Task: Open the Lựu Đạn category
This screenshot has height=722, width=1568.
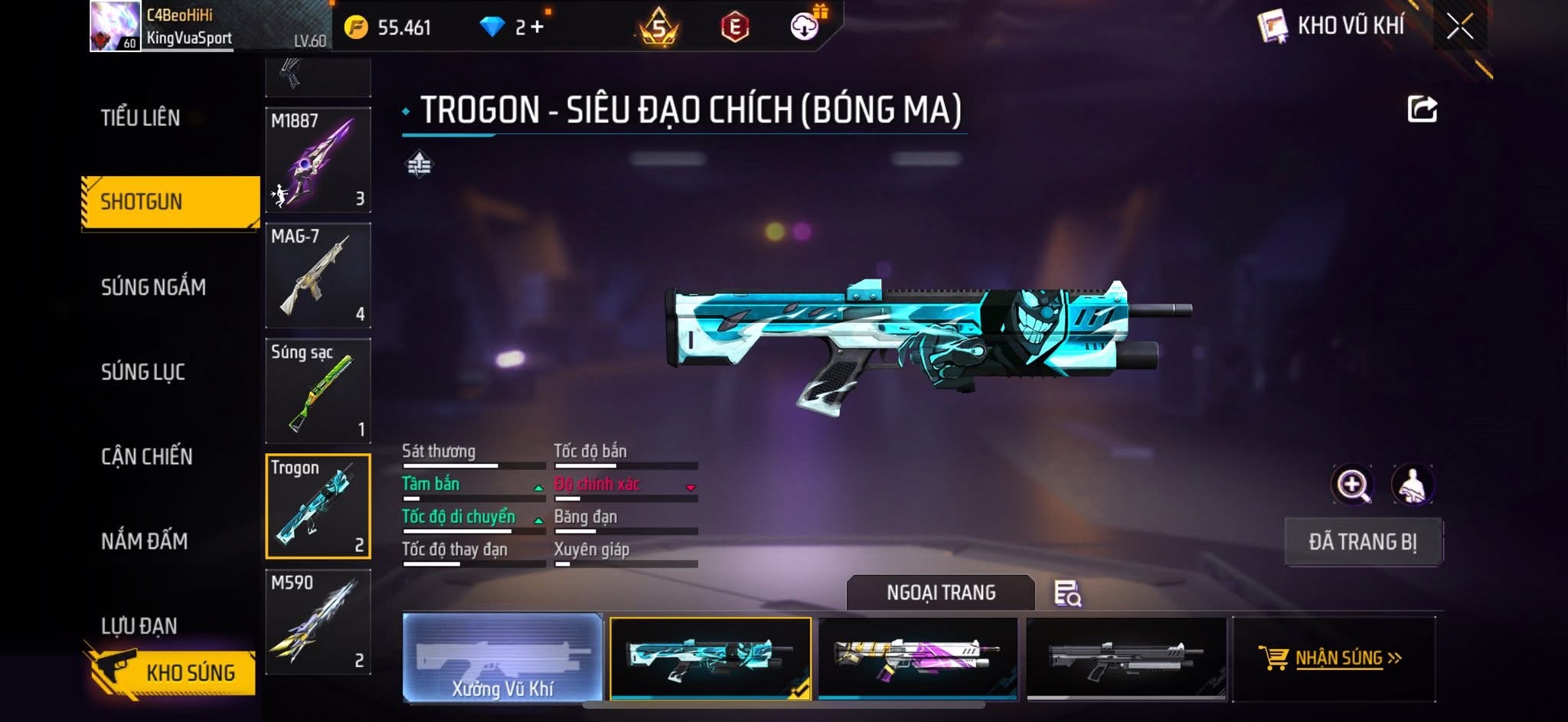Action: [139, 626]
